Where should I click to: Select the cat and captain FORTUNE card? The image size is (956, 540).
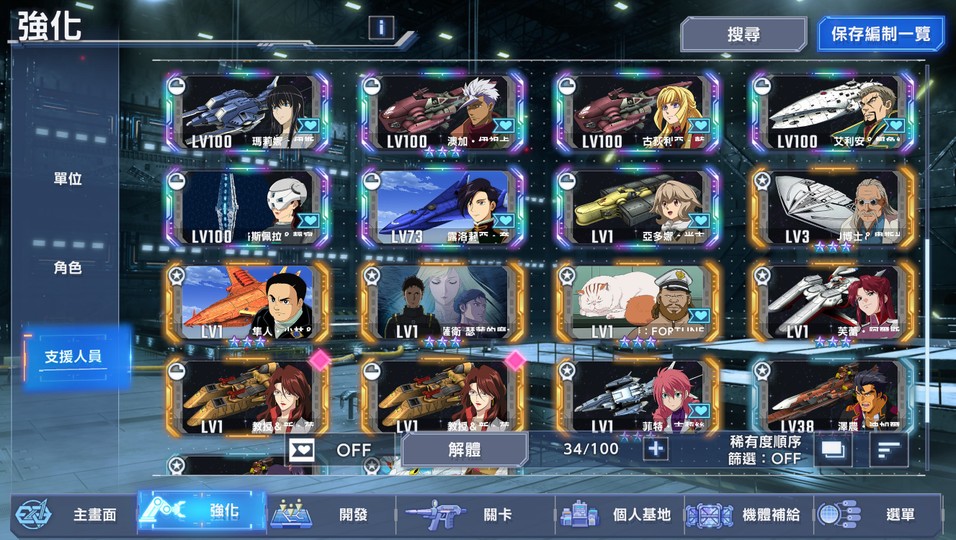coord(637,304)
